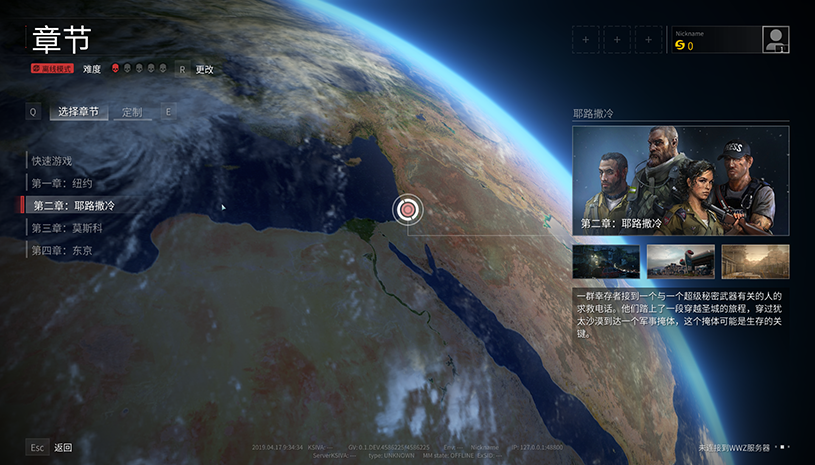Switch to the 选择章节 tab

[x=78, y=112]
